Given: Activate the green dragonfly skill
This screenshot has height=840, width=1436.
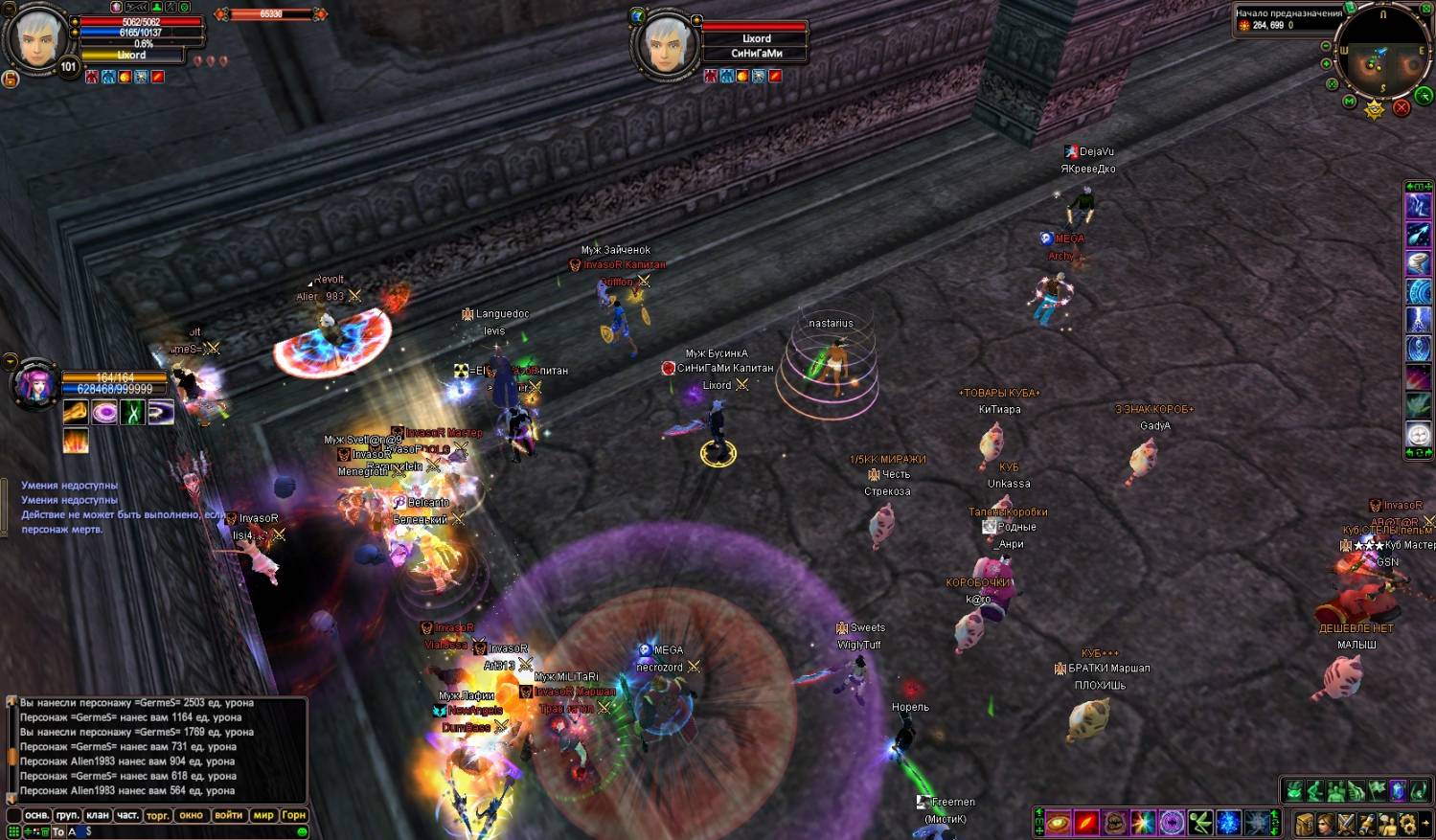Looking at the screenshot, I should (x=1200, y=822).
